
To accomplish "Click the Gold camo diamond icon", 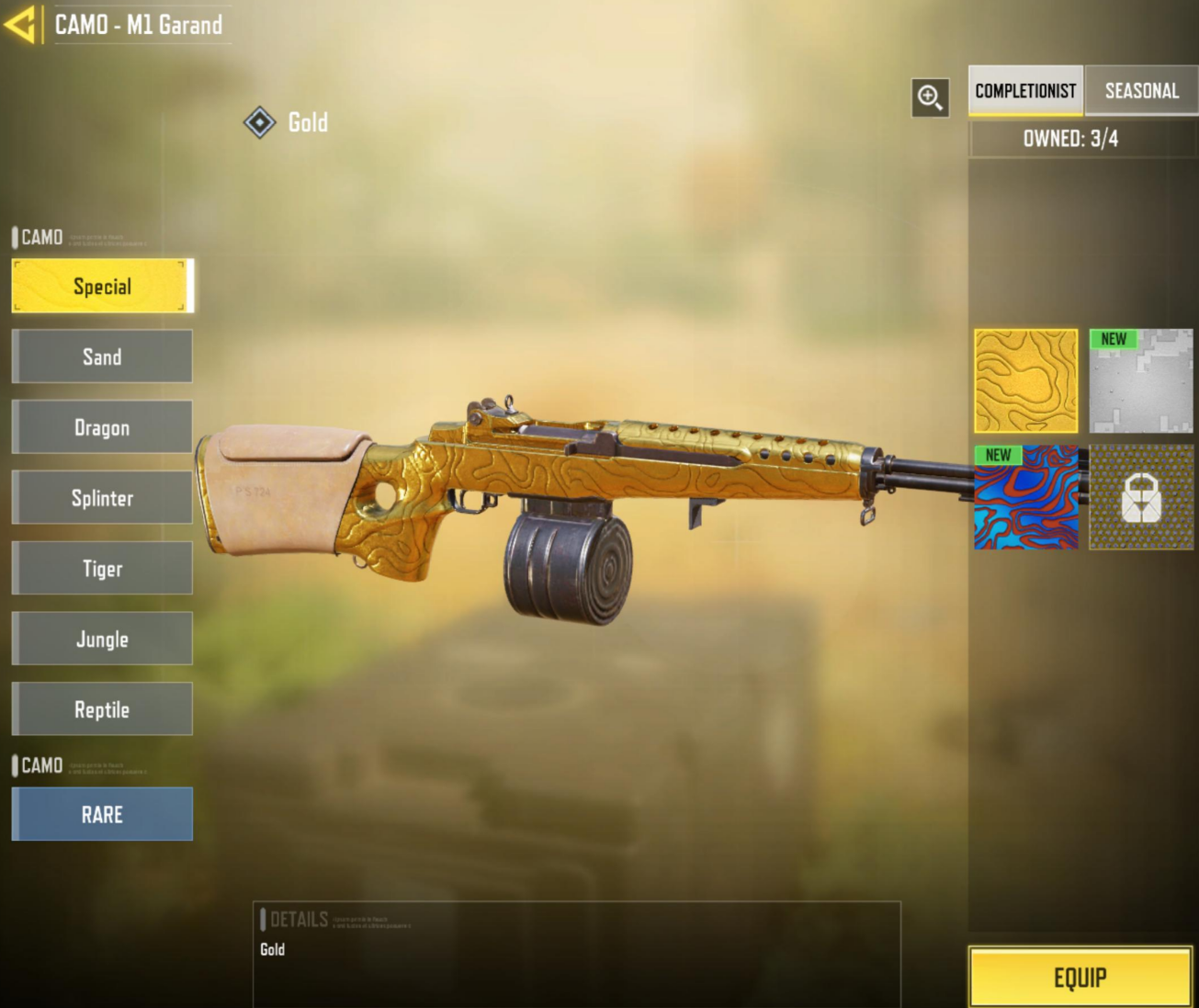I will [x=260, y=122].
